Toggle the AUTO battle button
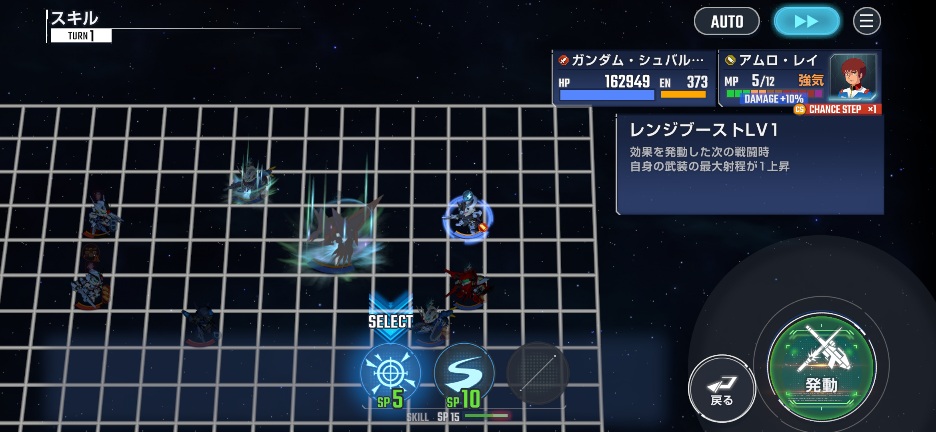936x432 pixels. 726,21
